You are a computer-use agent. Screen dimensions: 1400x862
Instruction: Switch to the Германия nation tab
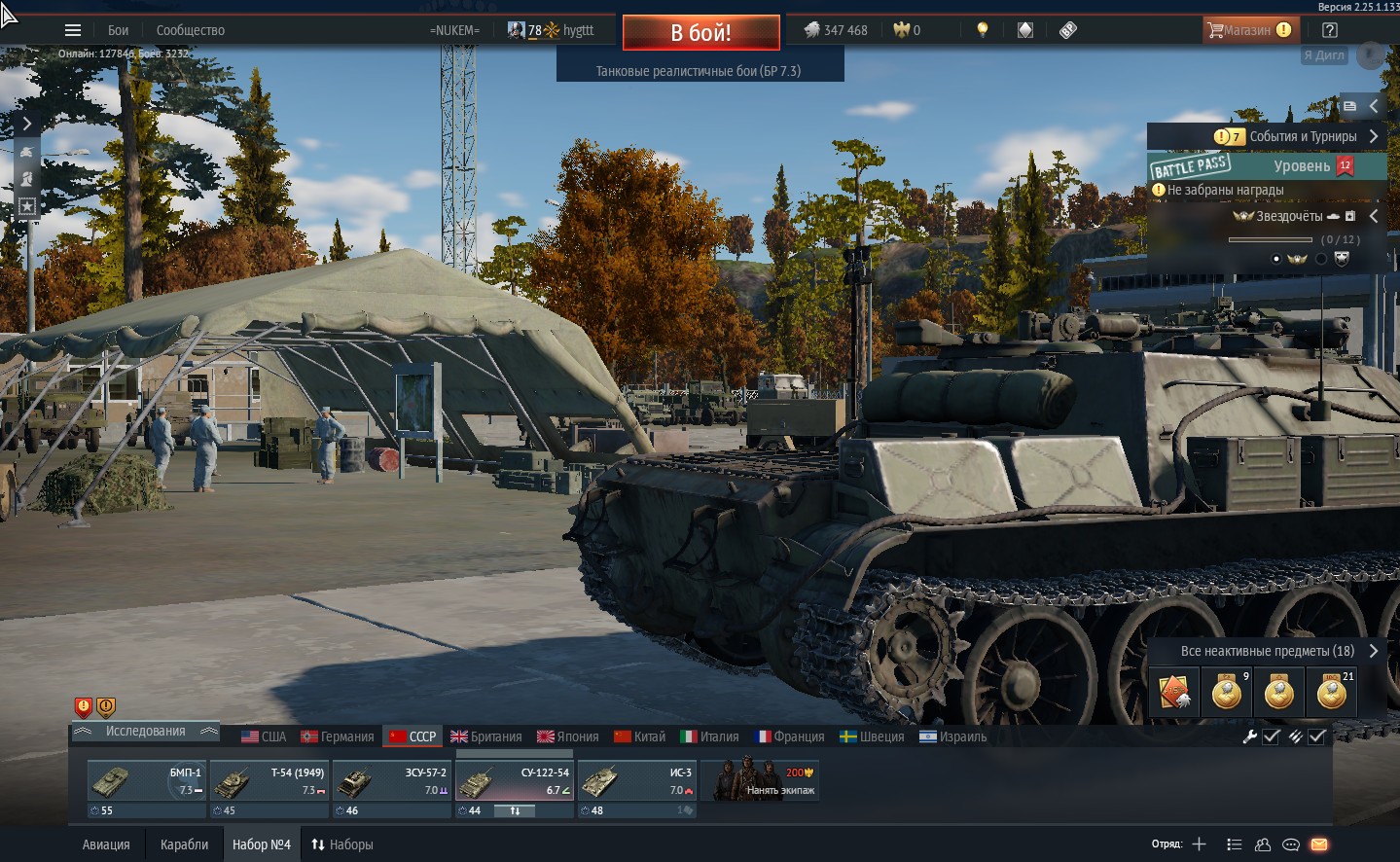tap(338, 736)
